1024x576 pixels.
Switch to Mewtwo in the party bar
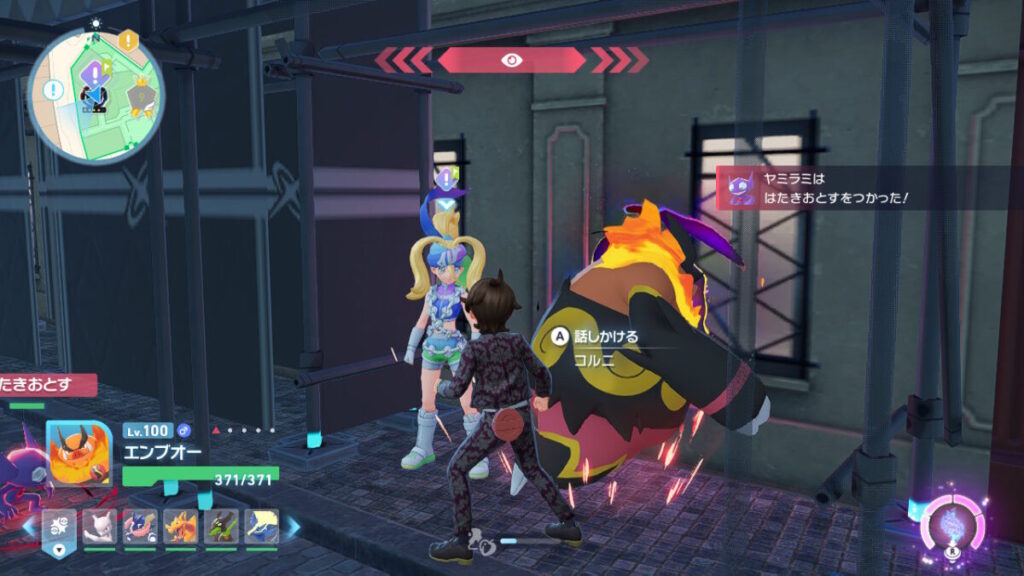tap(100, 526)
